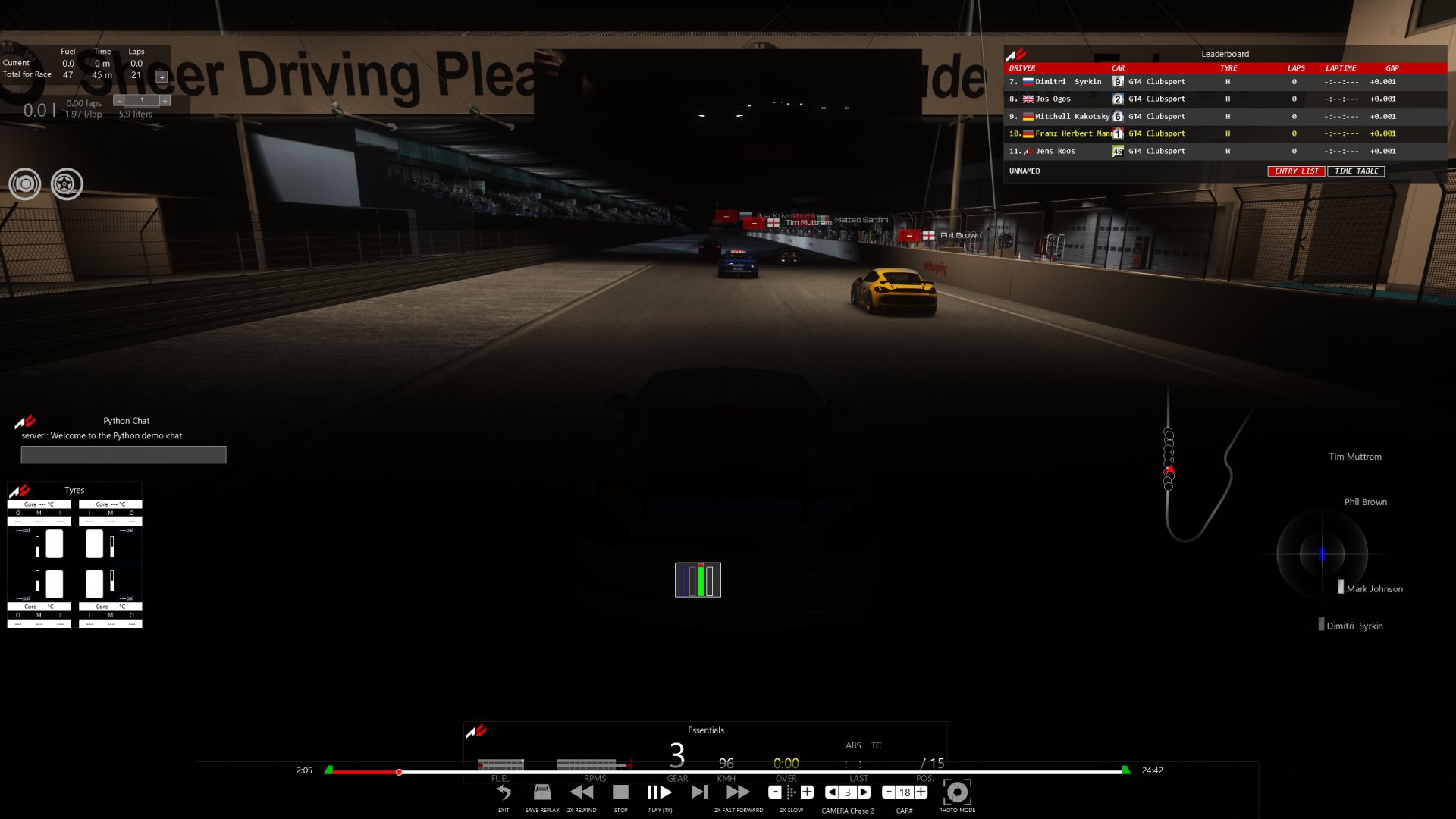The height and width of the screenshot is (819, 1456).
Task: Decrease slow-motion speed with minus button
Action: click(775, 792)
